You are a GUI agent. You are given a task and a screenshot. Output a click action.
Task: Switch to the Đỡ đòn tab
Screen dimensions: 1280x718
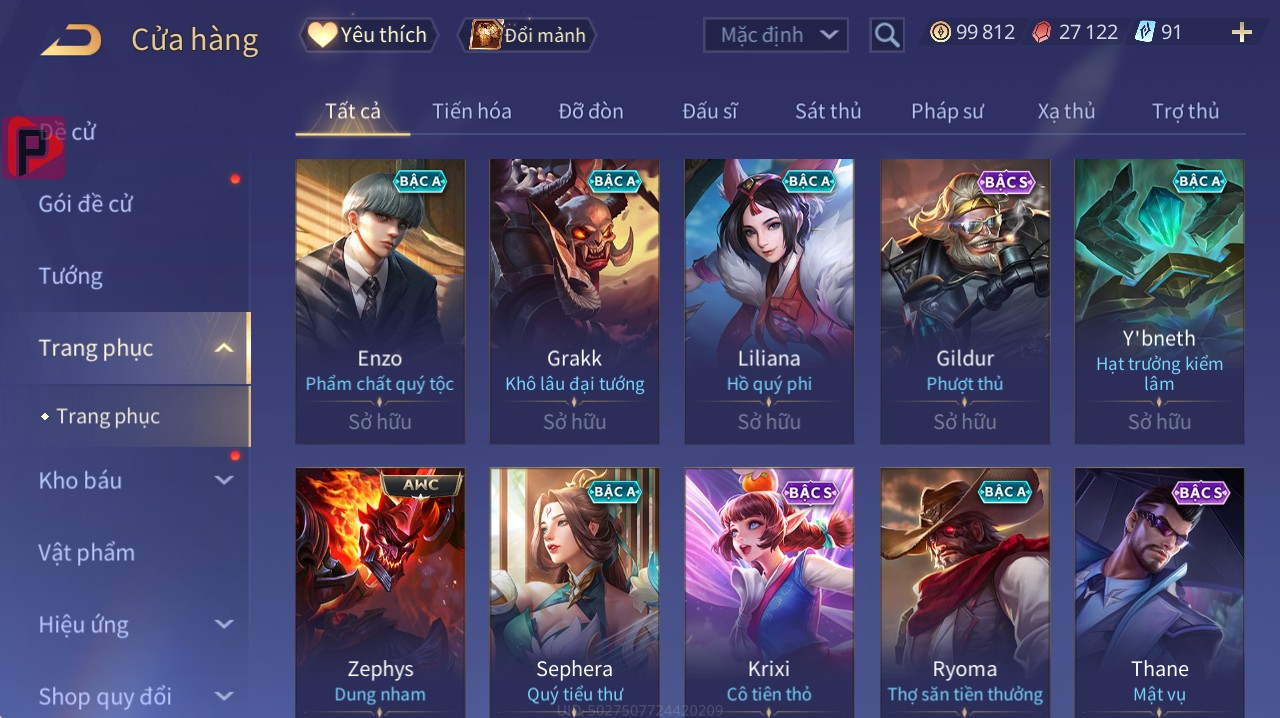[591, 111]
